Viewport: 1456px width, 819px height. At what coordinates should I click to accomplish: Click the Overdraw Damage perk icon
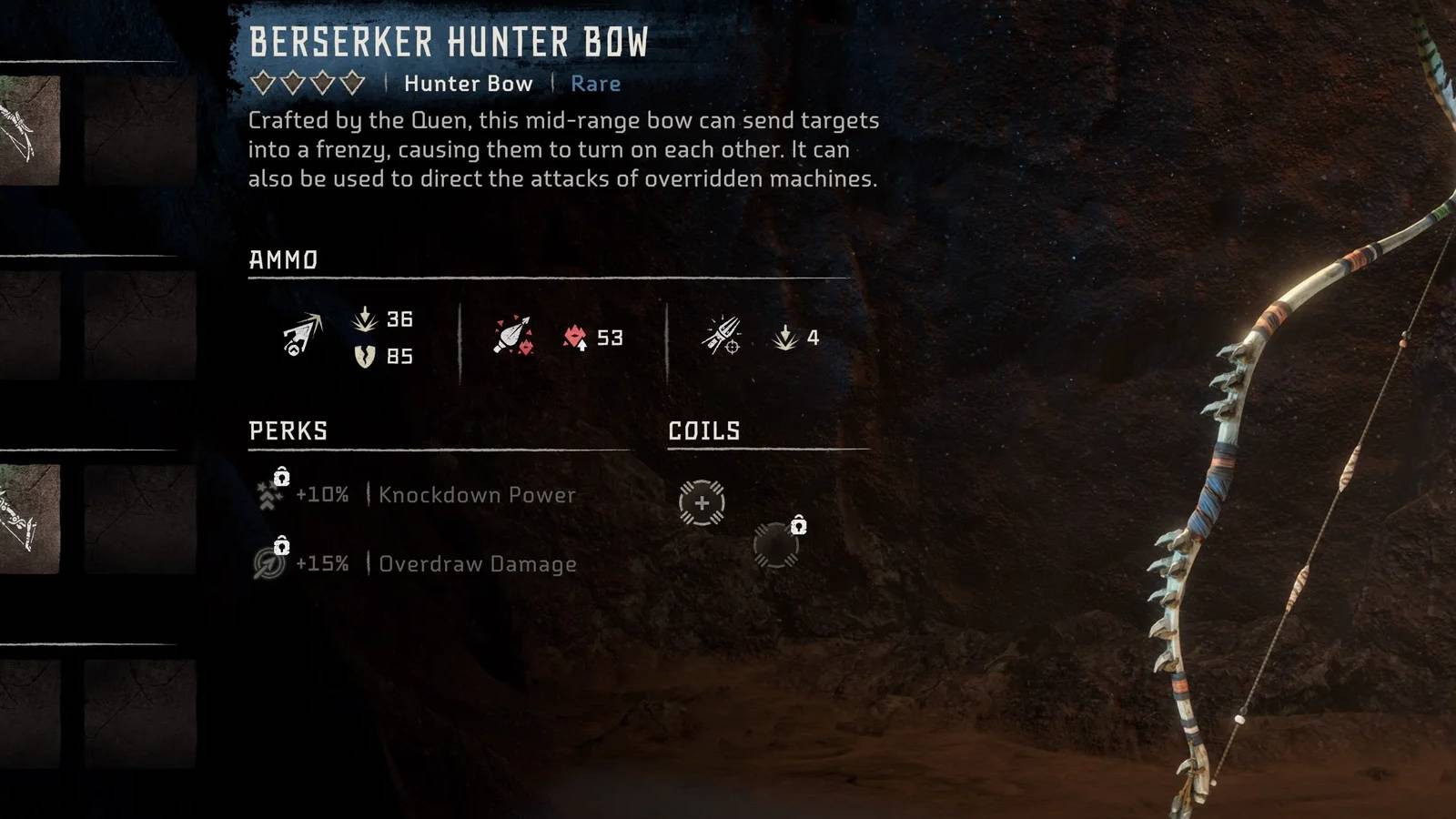click(x=264, y=563)
